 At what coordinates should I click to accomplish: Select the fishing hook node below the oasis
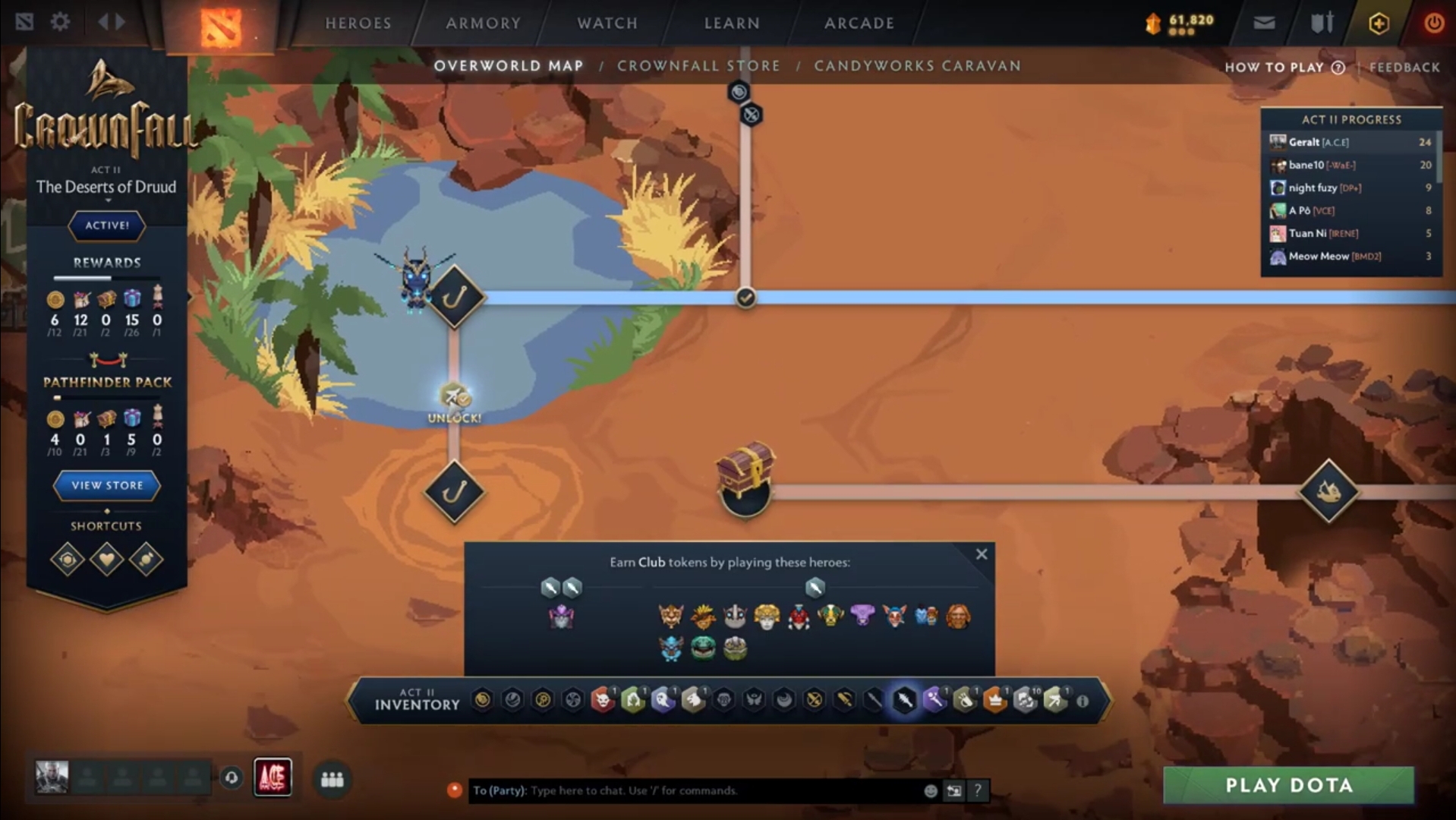coord(453,492)
